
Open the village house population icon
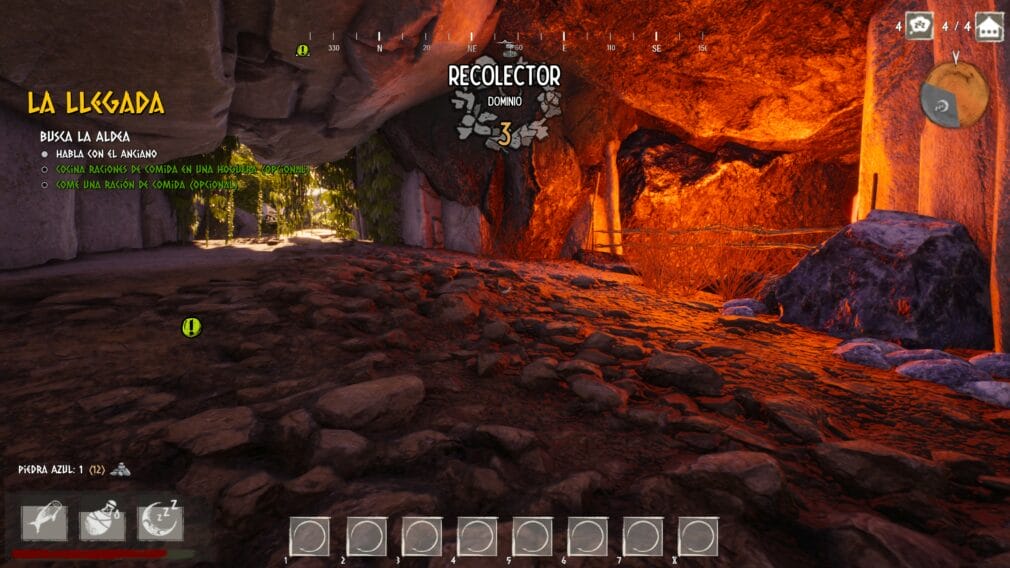click(x=989, y=25)
